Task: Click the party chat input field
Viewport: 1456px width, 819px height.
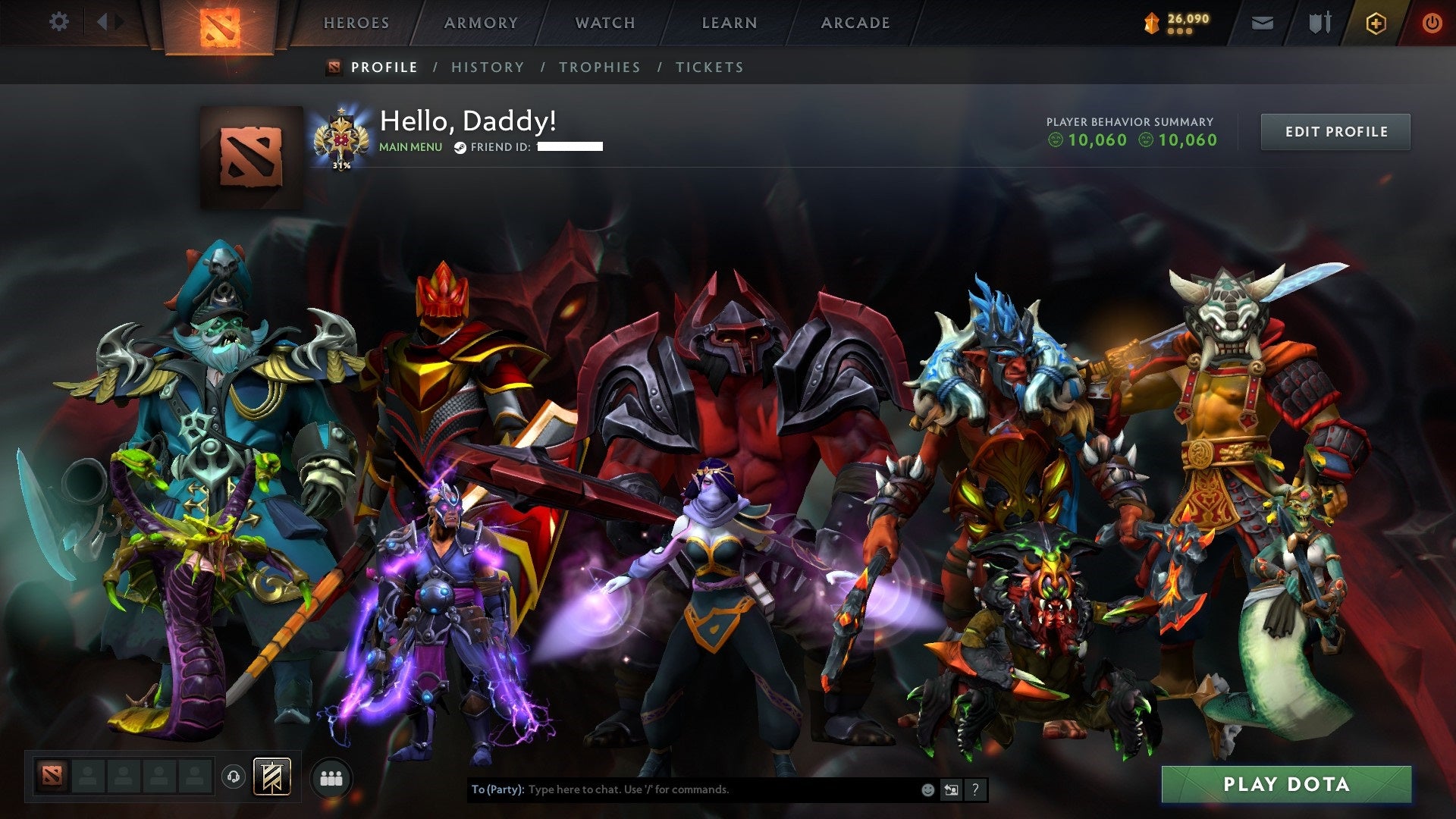Action: click(x=682, y=789)
